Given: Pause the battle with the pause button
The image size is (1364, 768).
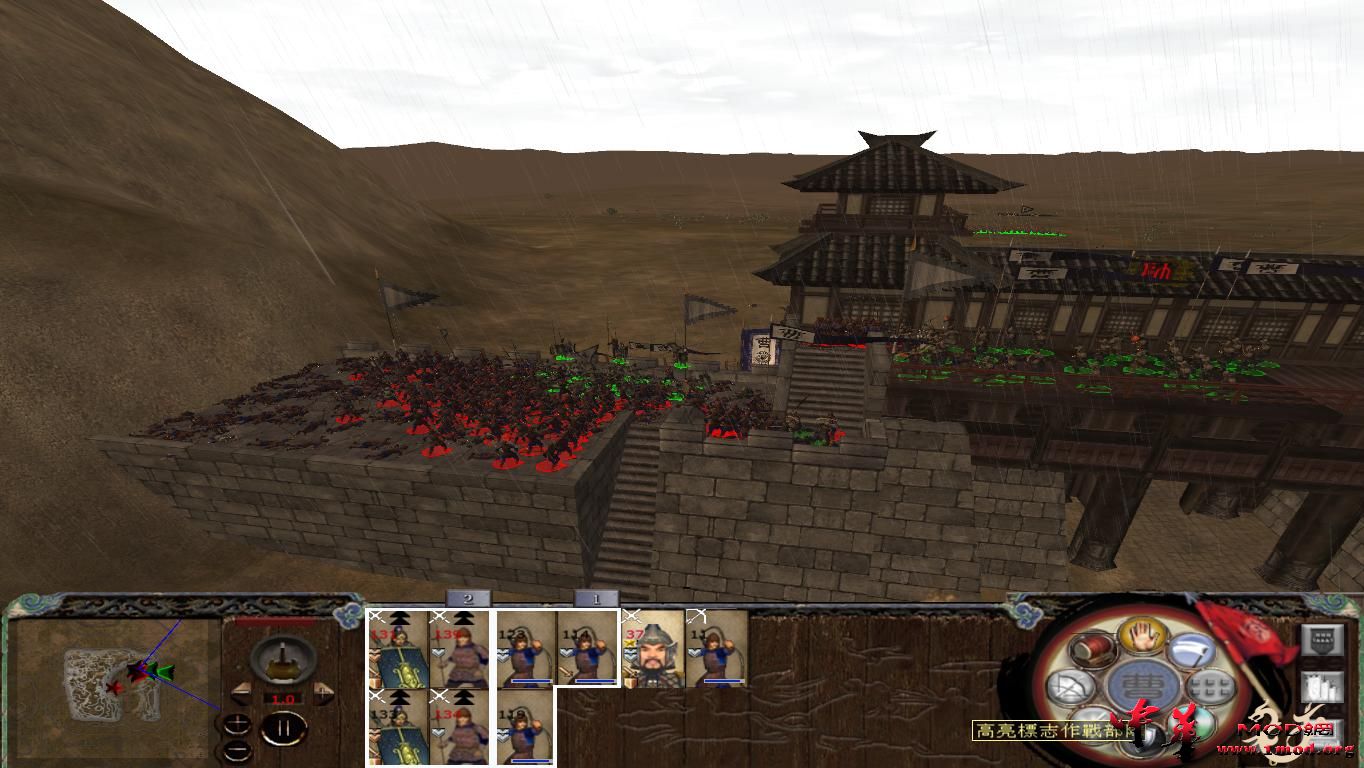Looking at the screenshot, I should [286, 730].
